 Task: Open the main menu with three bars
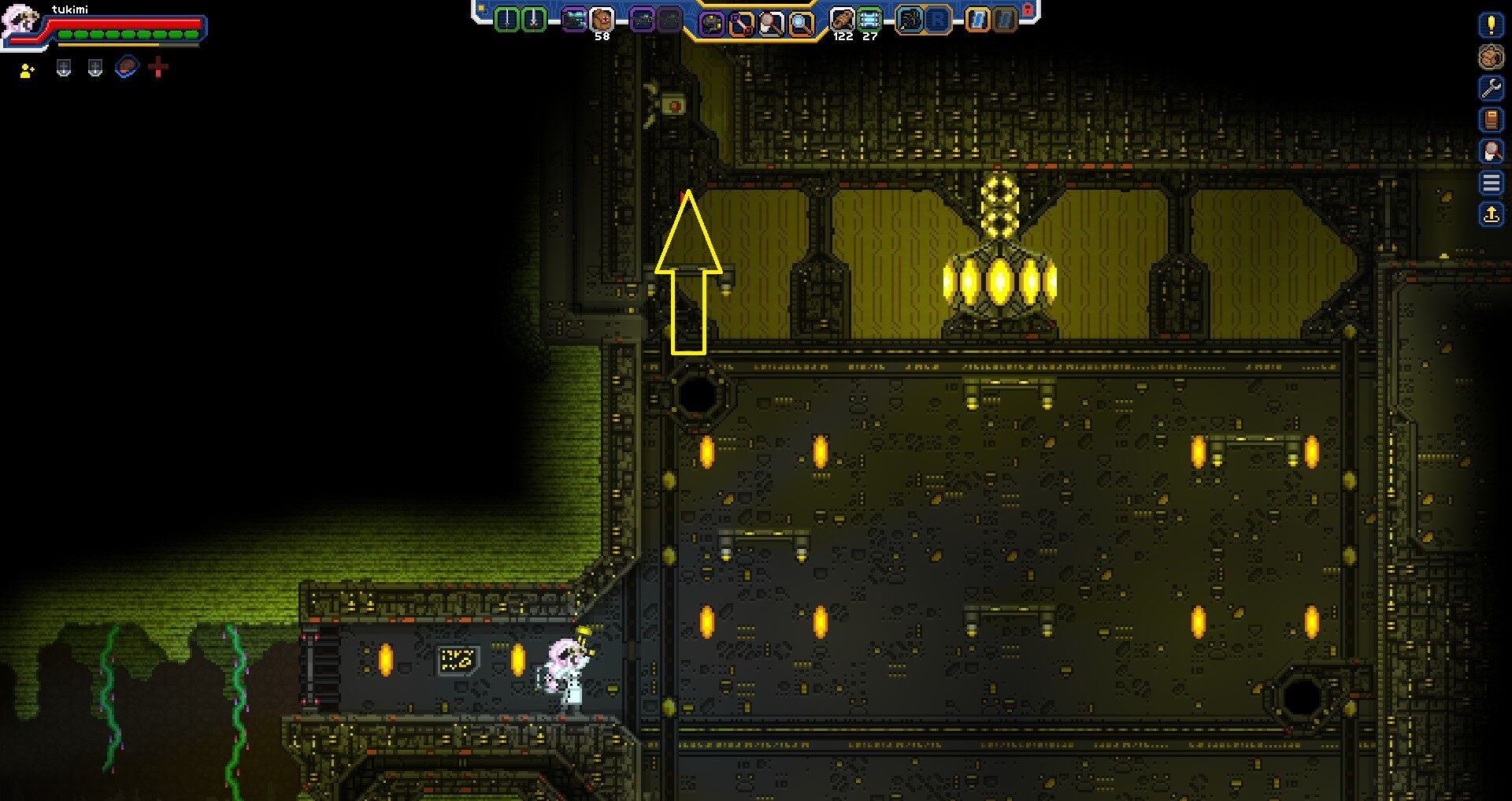[x=1491, y=183]
